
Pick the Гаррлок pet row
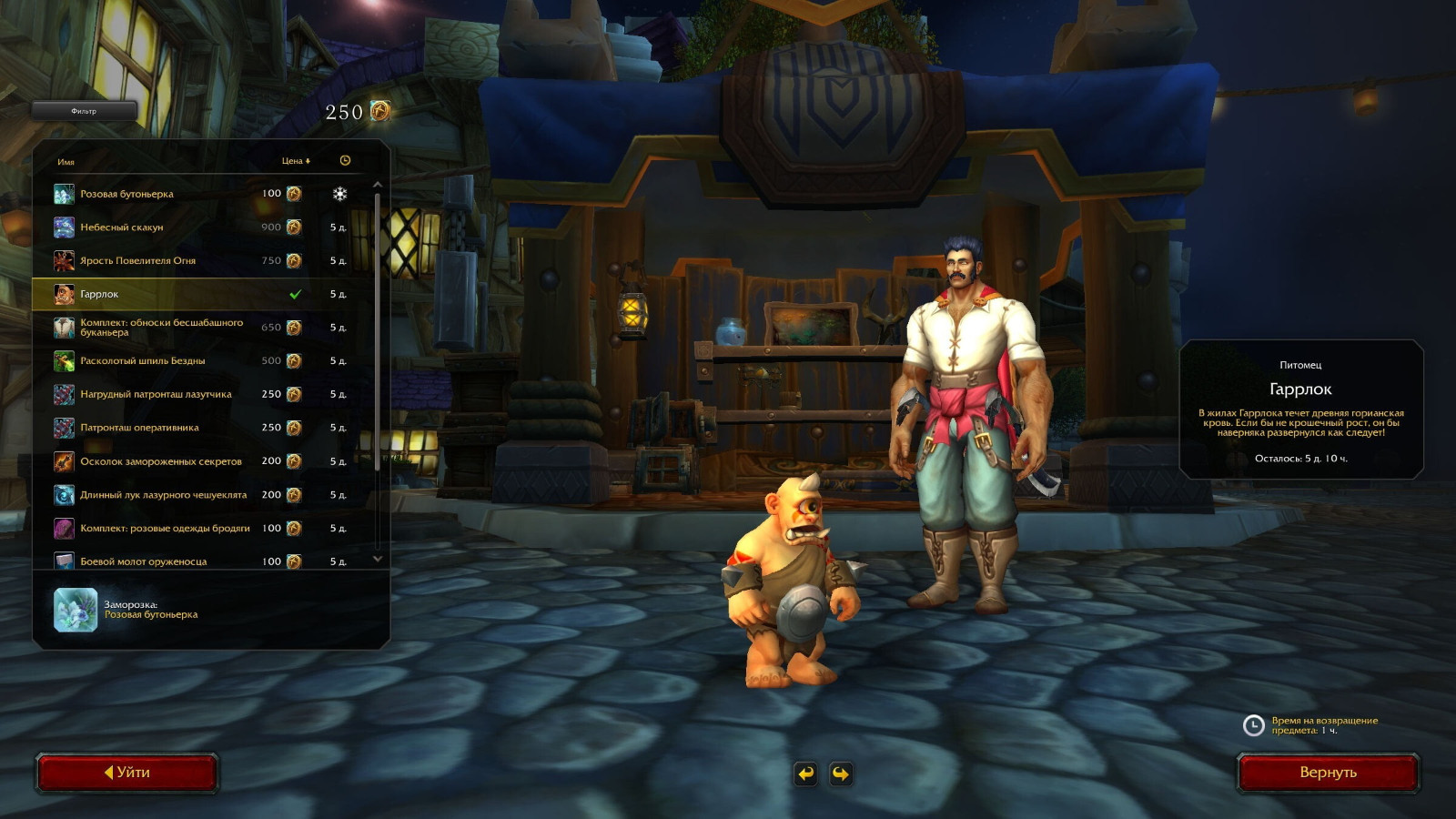pyautogui.click(x=164, y=295)
